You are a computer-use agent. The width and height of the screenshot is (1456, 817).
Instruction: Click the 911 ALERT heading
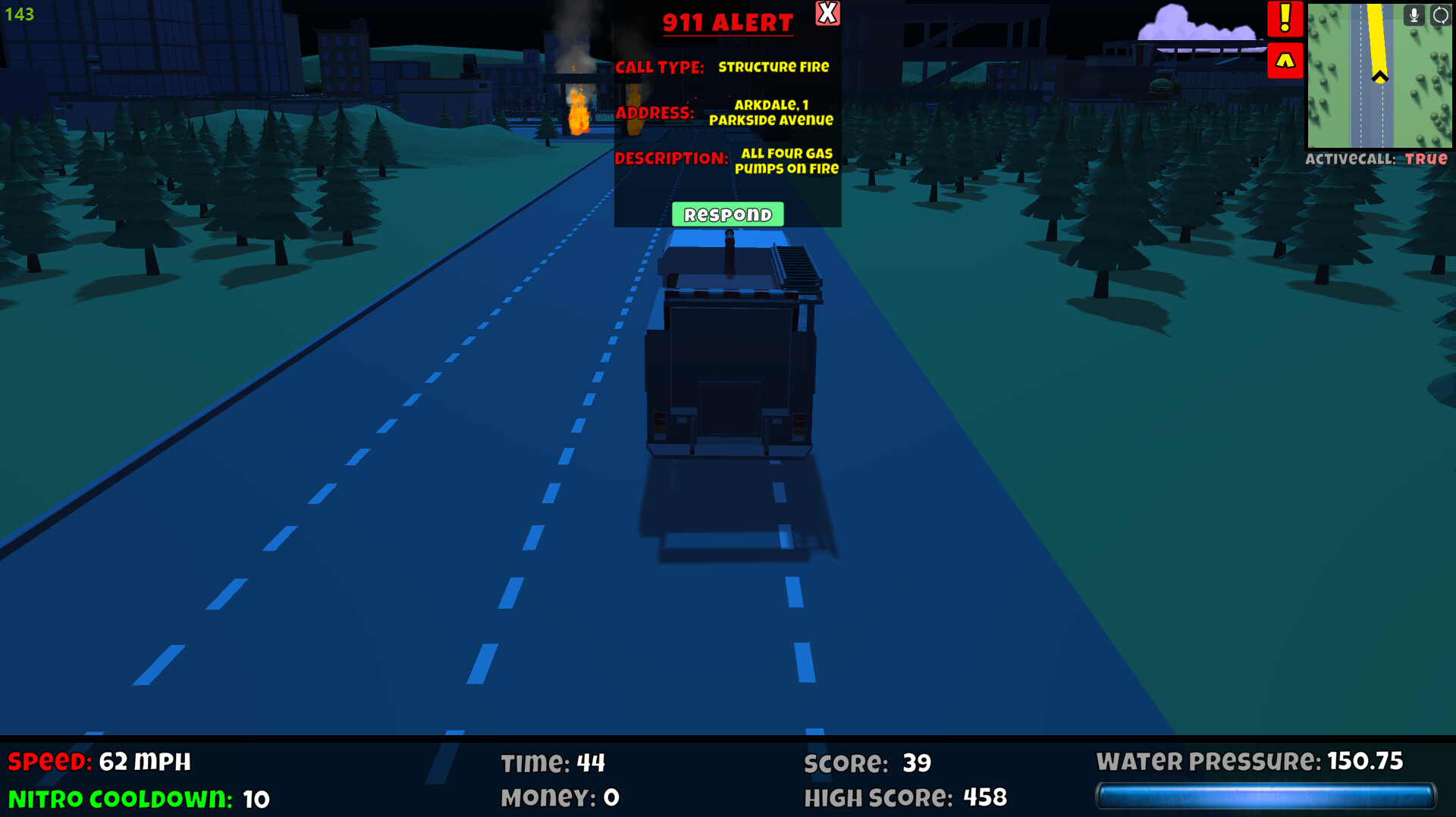click(726, 21)
